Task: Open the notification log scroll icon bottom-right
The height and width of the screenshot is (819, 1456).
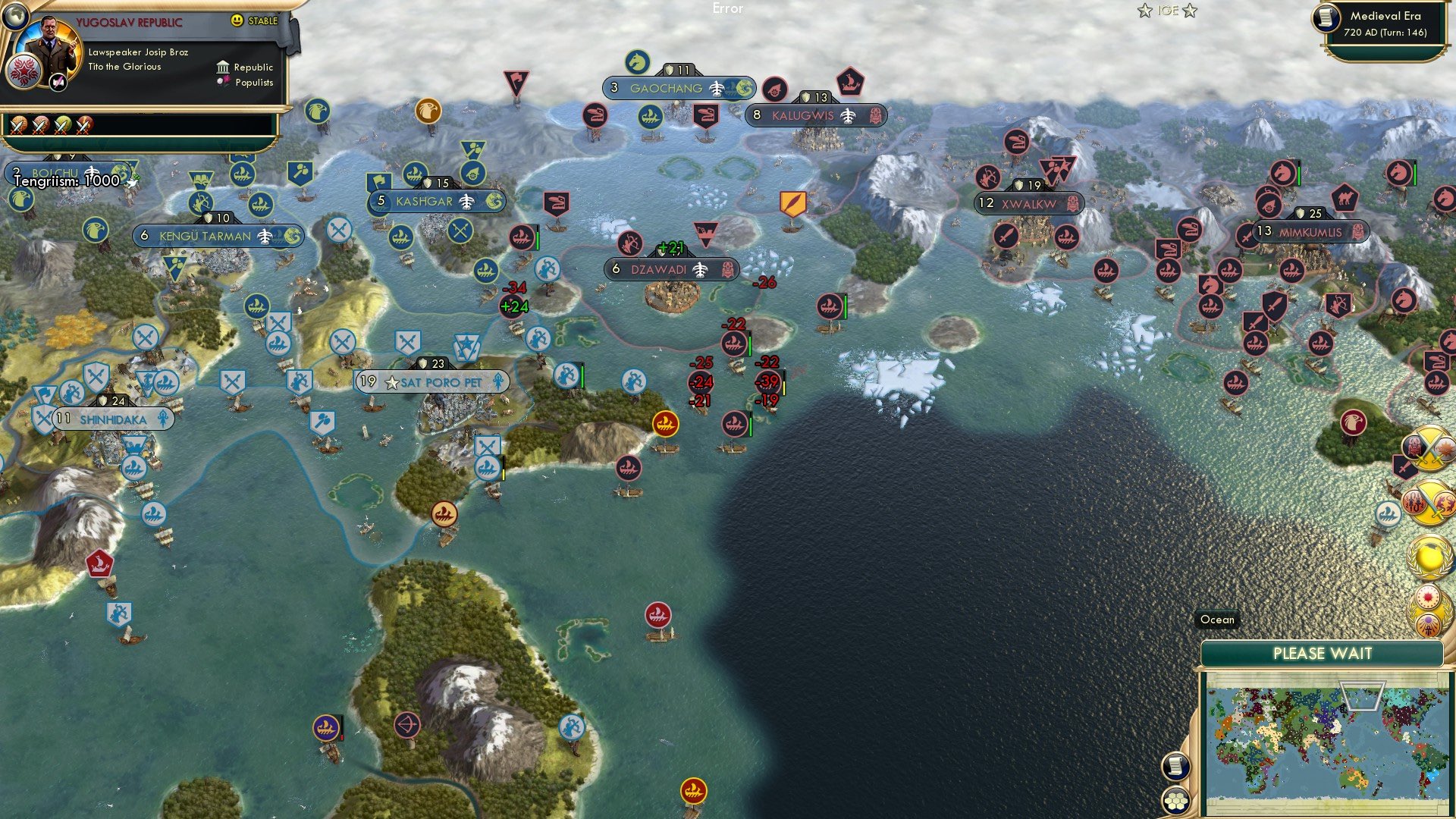Action: click(1175, 766)
